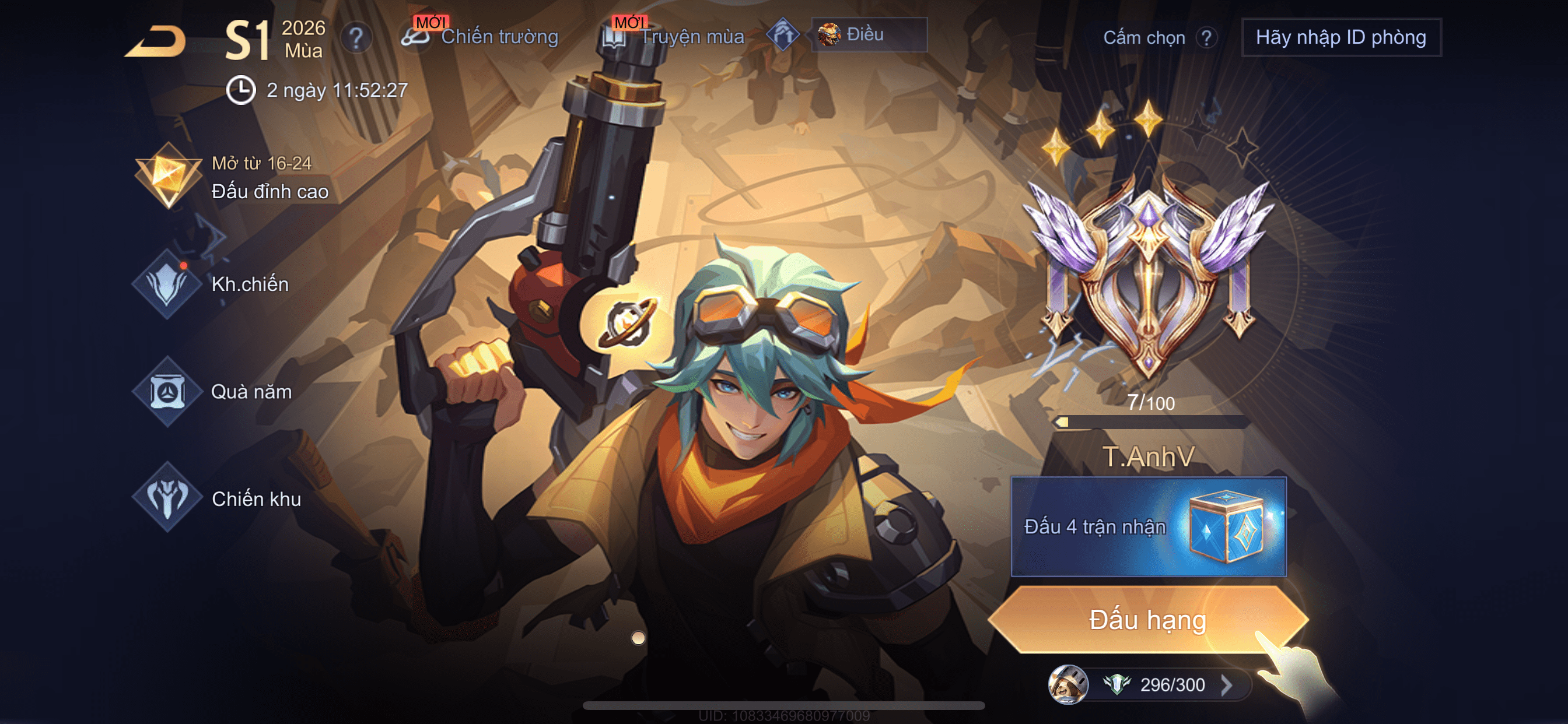Open the season help question mark

pyautogui.click(x=356, y=38)
